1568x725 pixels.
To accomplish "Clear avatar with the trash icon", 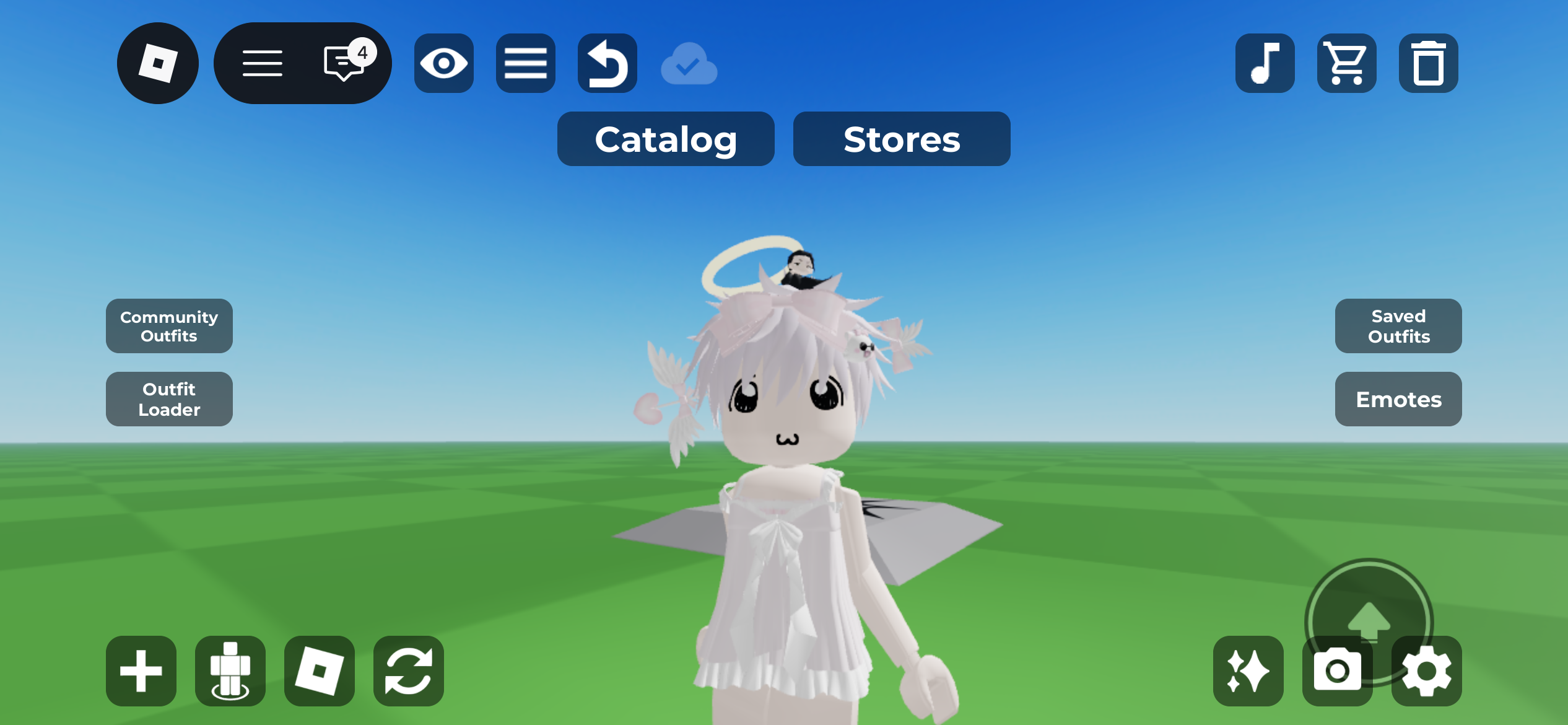I will coord(1429,63).
